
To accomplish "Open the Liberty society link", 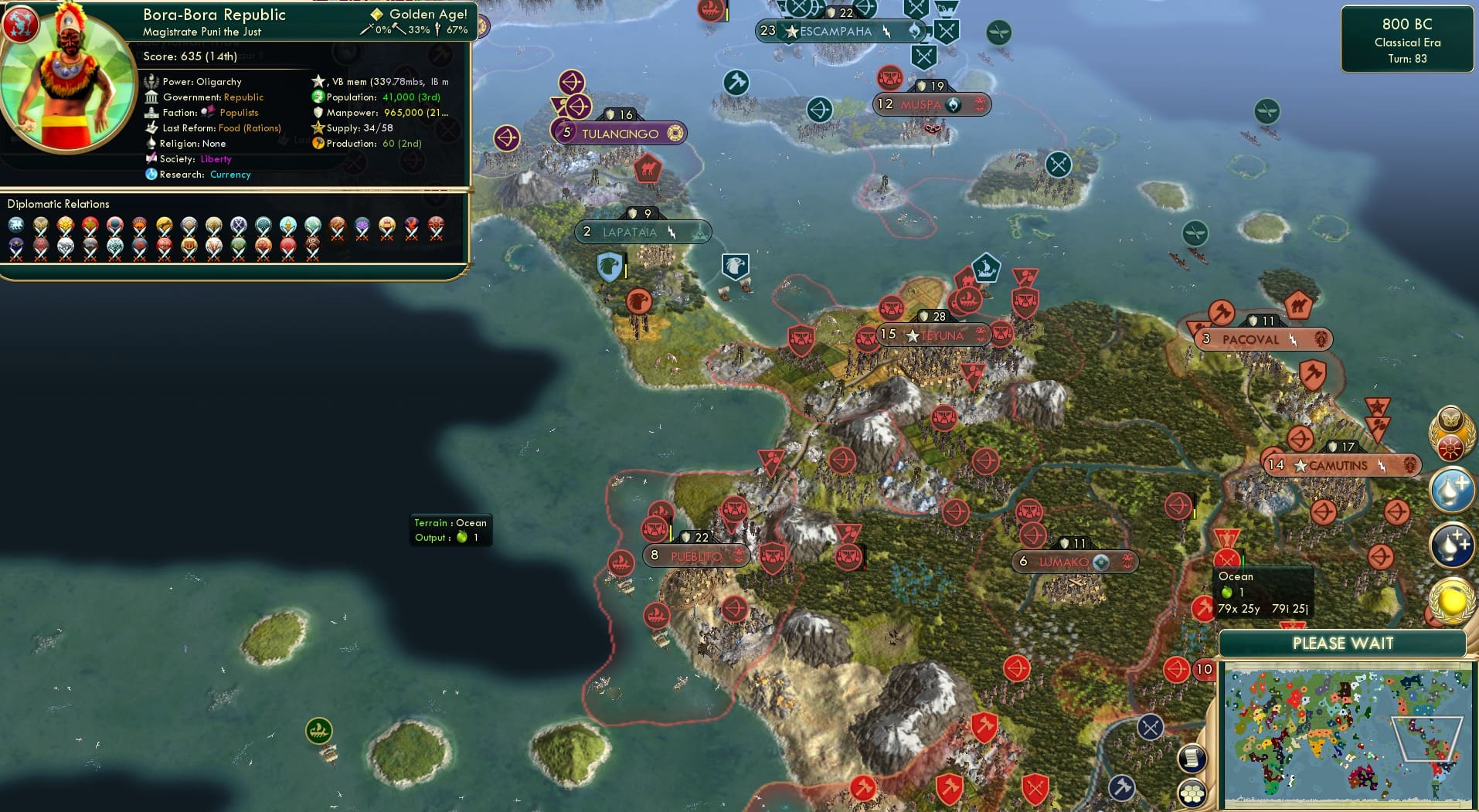I will pos(216,158).
